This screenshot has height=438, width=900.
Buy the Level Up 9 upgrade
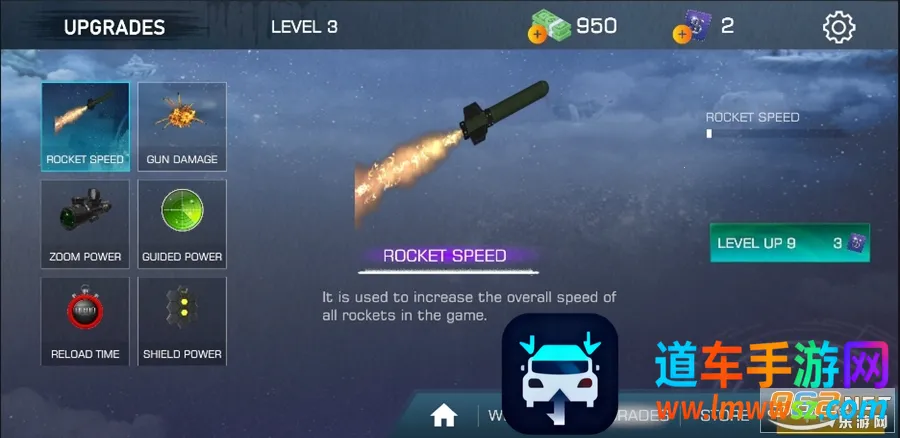coord(789,243)
